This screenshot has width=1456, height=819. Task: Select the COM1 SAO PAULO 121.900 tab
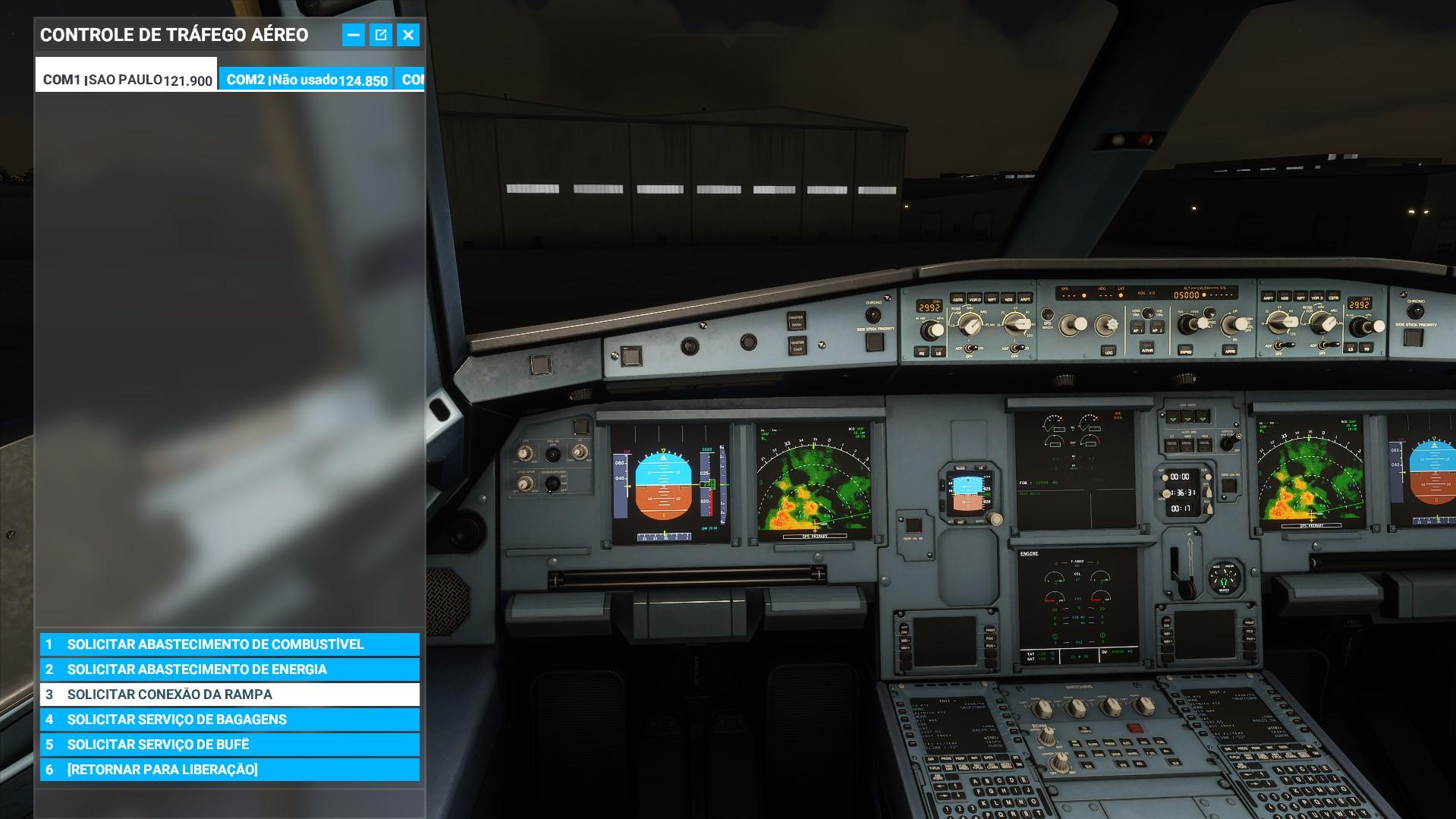(127, 79)
